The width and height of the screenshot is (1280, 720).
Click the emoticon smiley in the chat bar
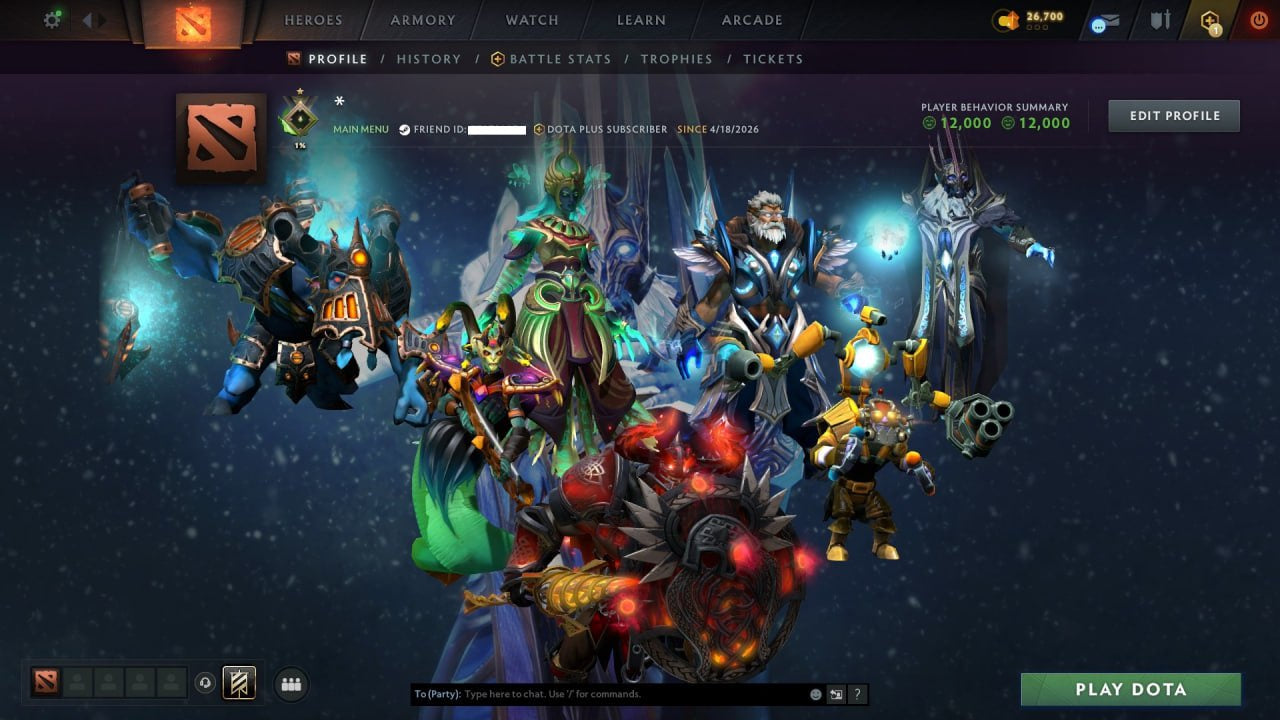815,693
